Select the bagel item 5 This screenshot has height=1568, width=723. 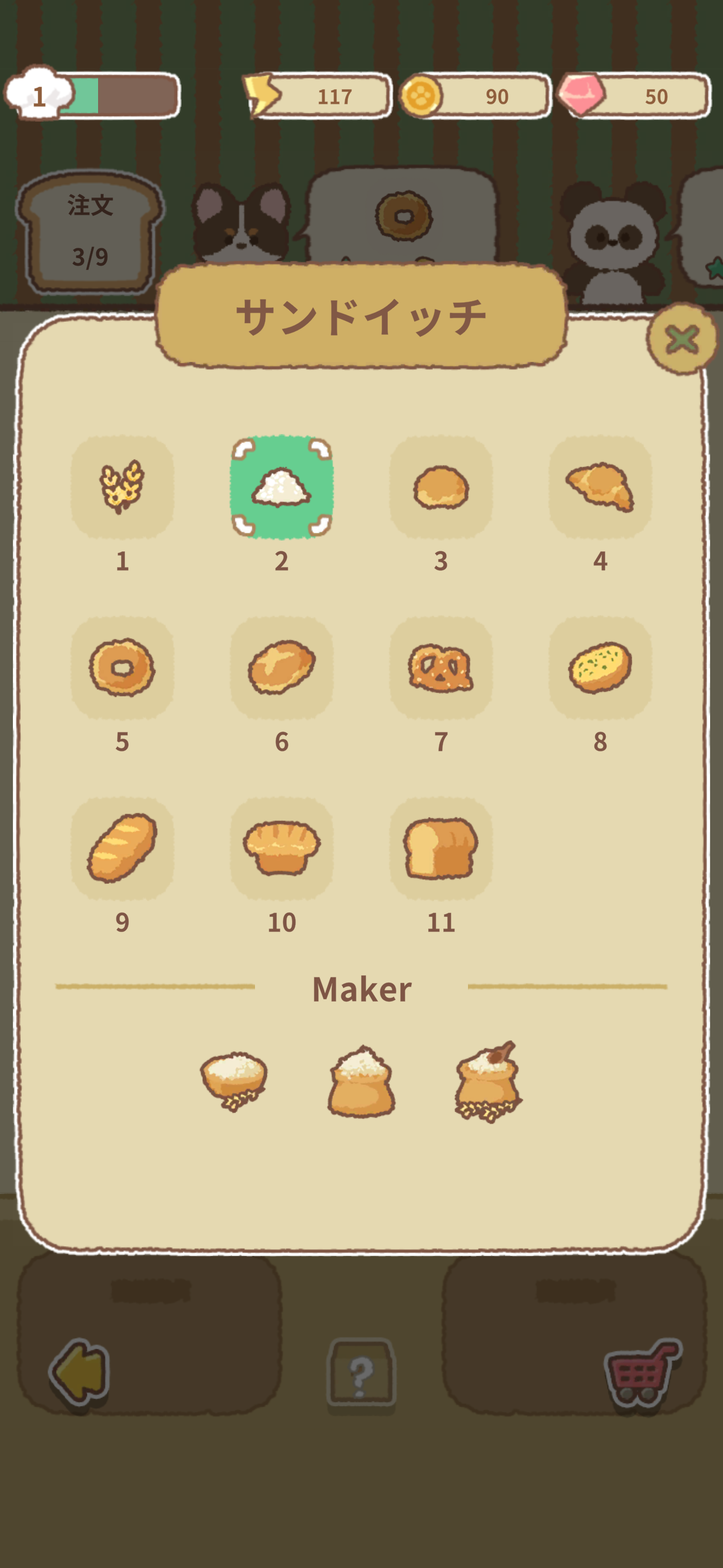point(123,670)
